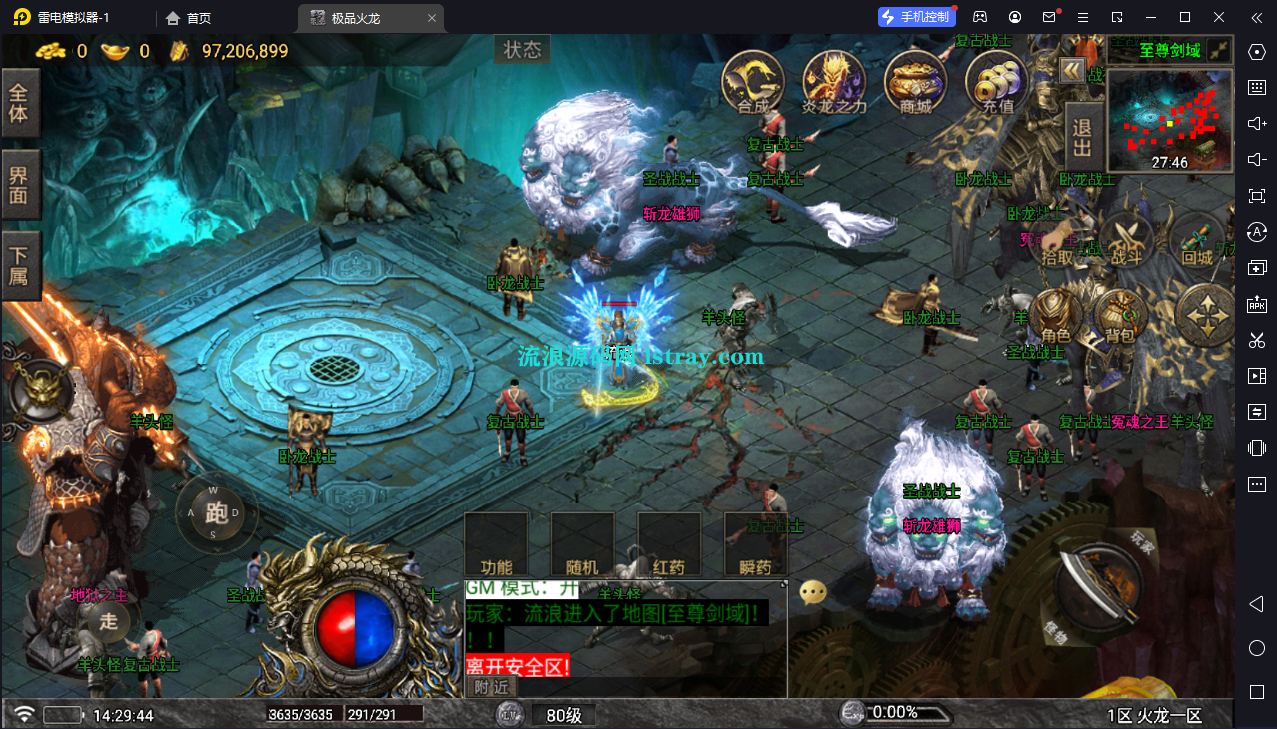Open the 角色 character sheet
The image size is (1277, 729).
pyautogui.click(x=1056, y=317)
